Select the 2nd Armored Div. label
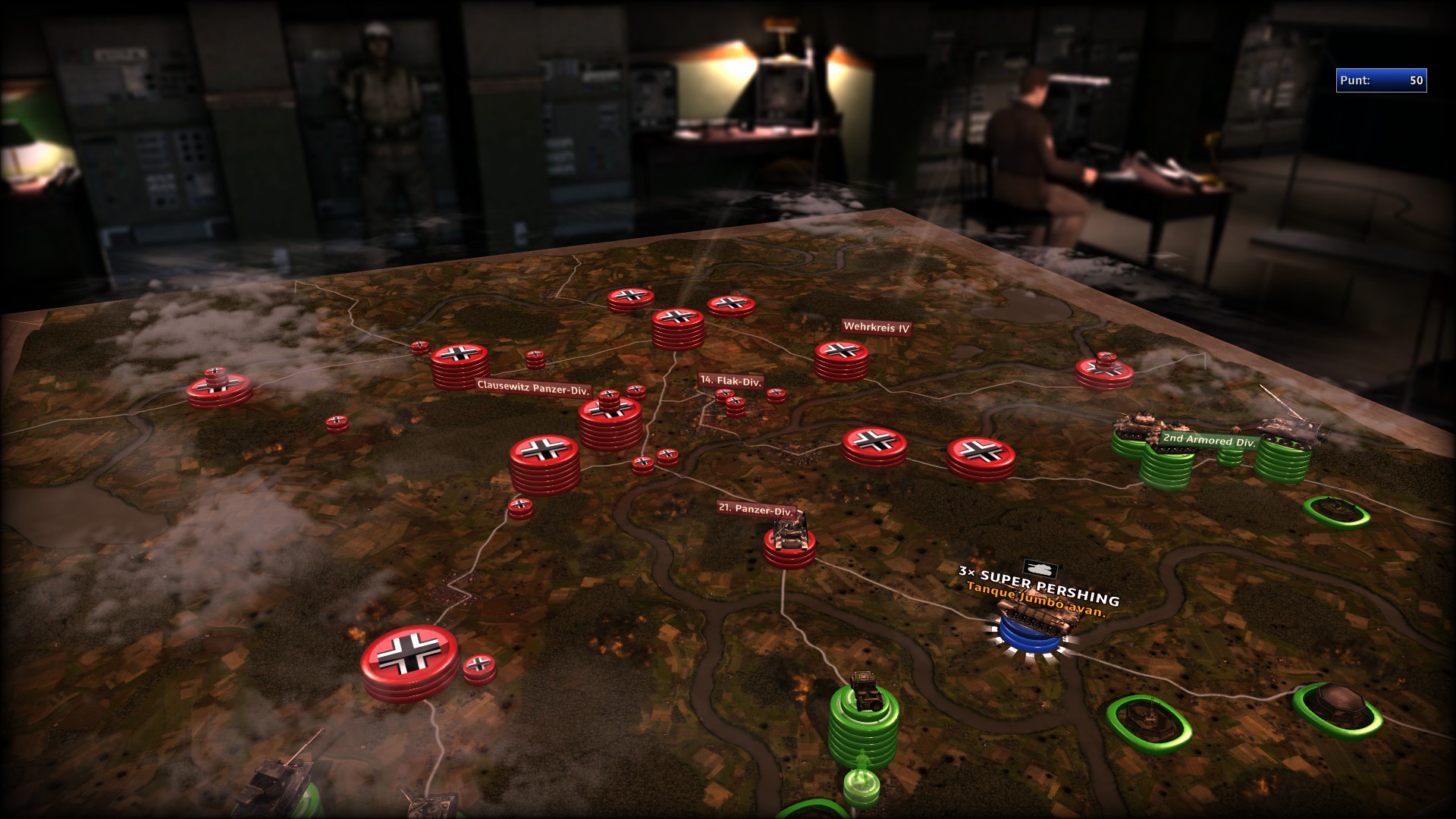The height and width of the screenshot is (819, 1456). pos(1209,440)
